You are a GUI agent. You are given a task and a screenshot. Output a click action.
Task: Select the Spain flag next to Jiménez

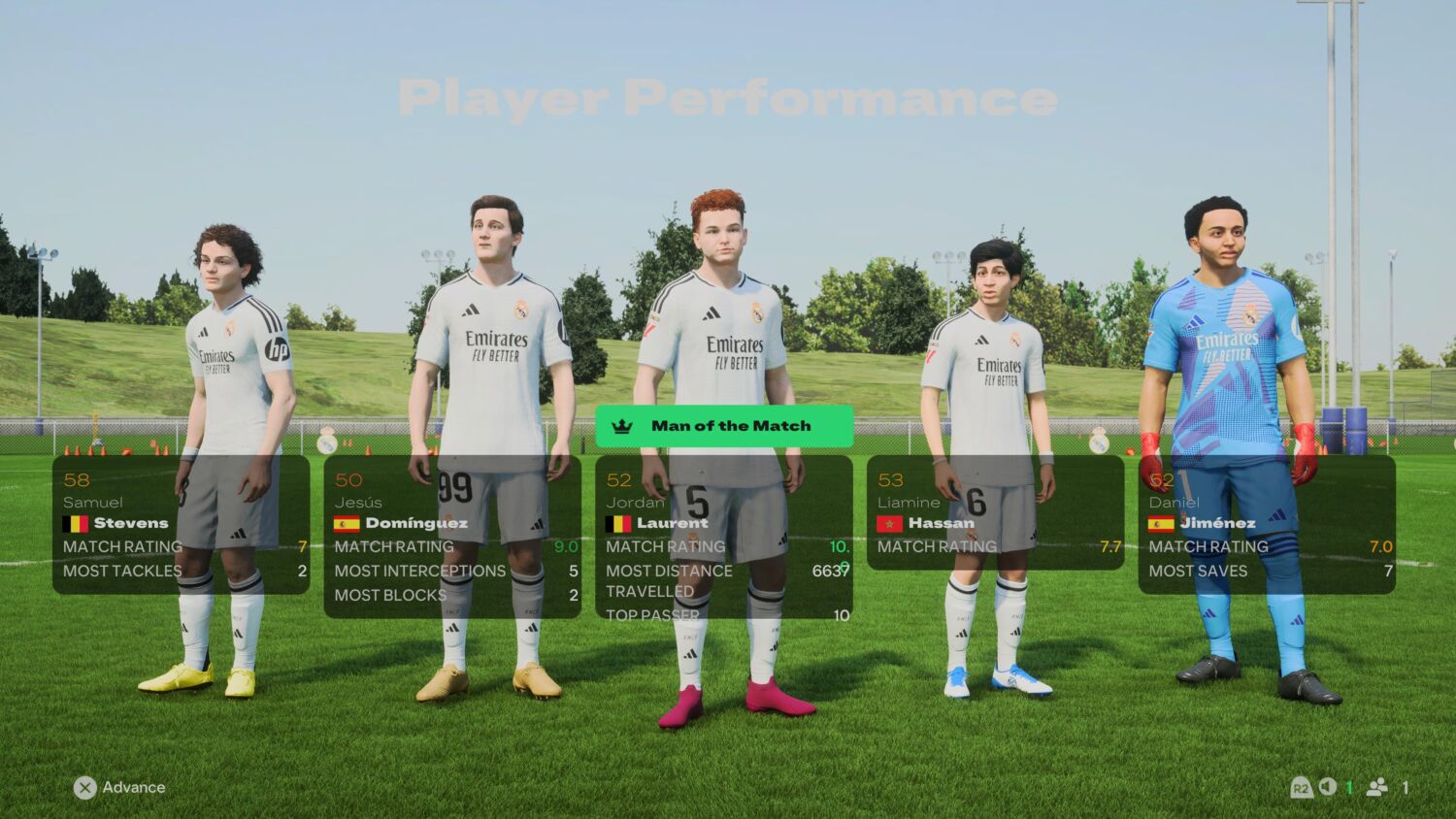tap(1160, 522)
